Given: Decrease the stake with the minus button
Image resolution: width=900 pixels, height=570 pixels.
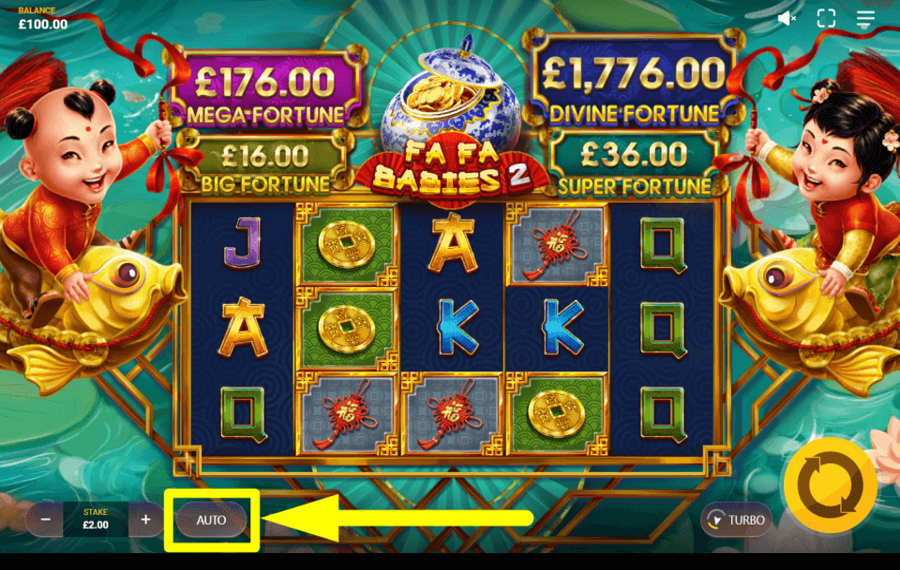Looking at the screenshot, I should (45, 519).
